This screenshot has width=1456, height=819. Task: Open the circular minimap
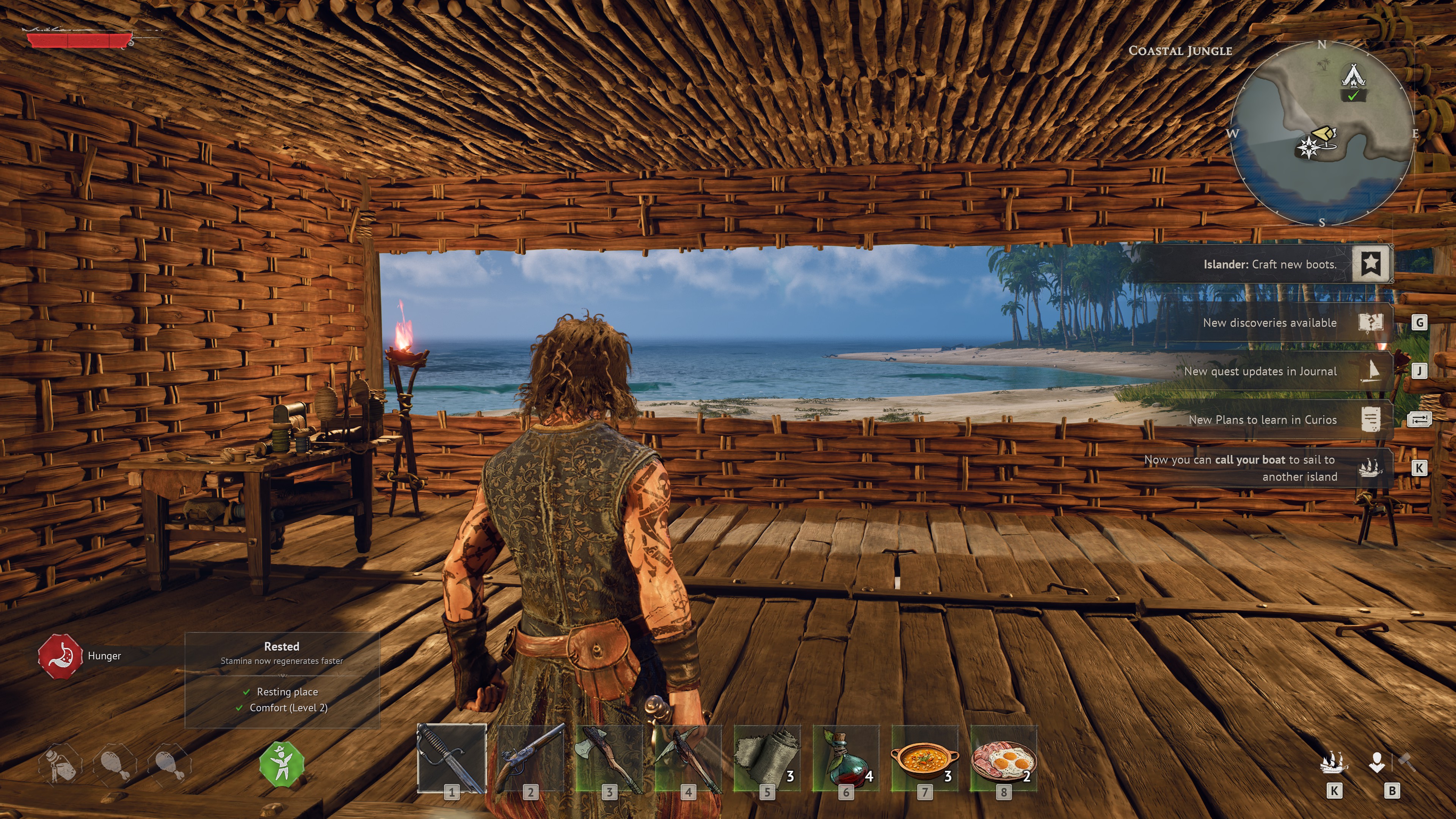1321,133
